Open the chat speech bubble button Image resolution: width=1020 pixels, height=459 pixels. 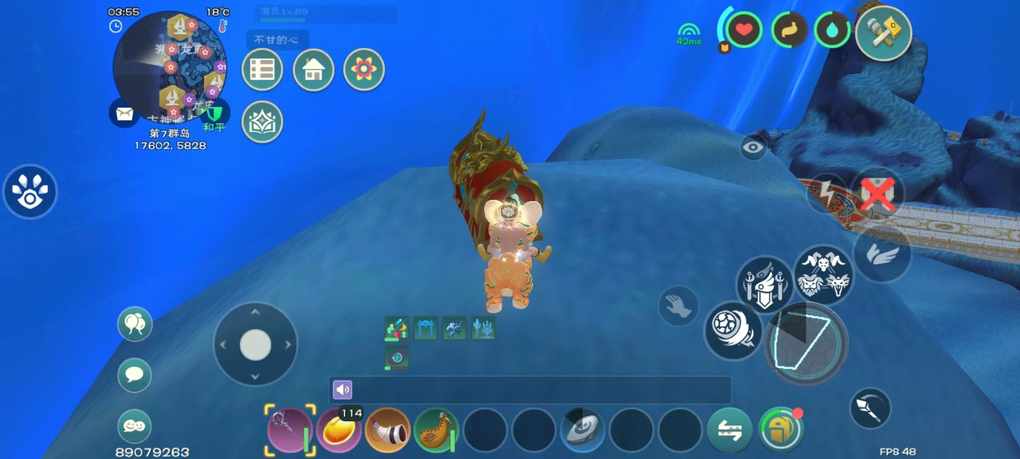coord(135,375)
